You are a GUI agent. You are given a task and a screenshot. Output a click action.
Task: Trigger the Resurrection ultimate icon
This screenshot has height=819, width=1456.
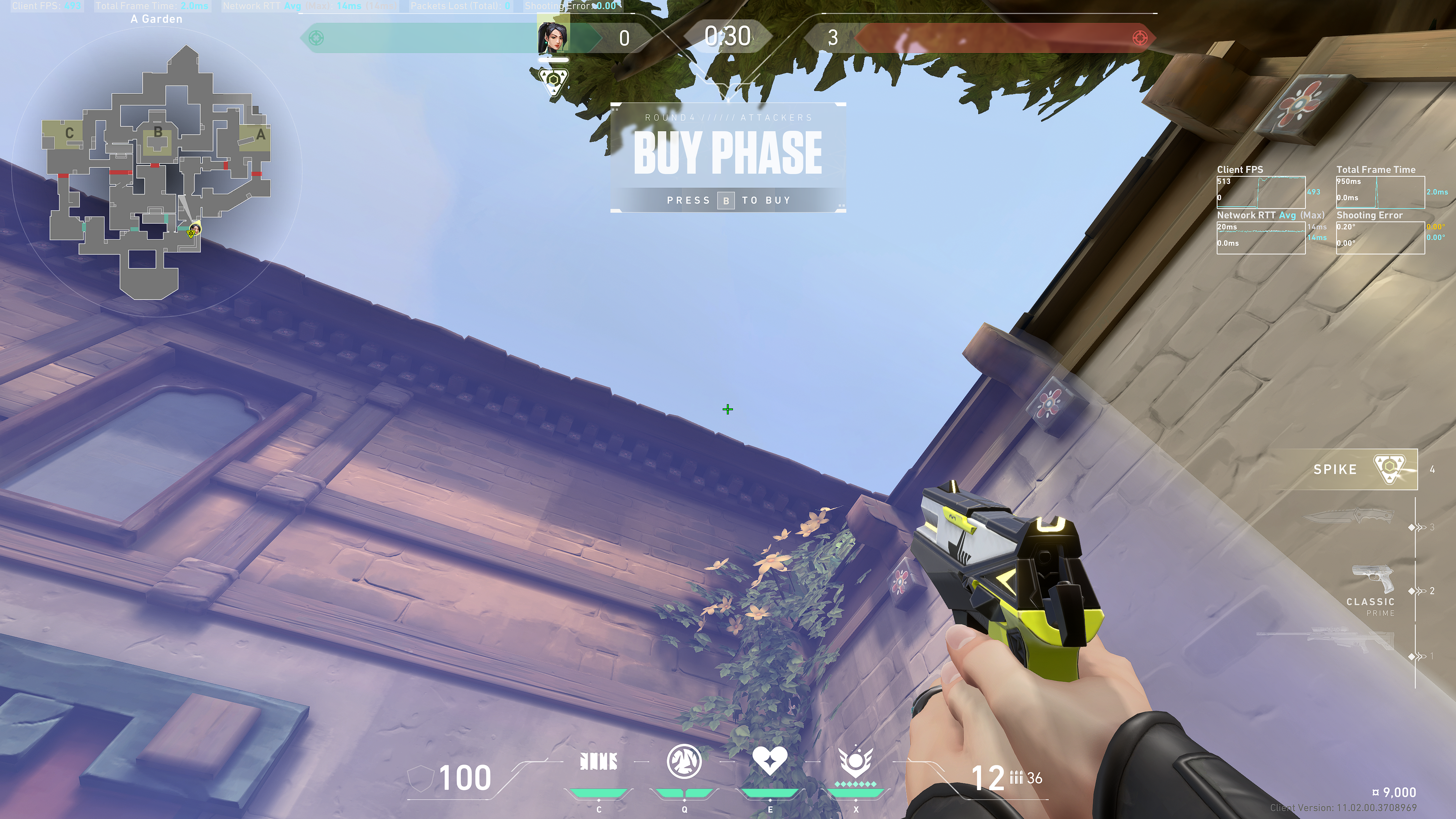(855, 762)
